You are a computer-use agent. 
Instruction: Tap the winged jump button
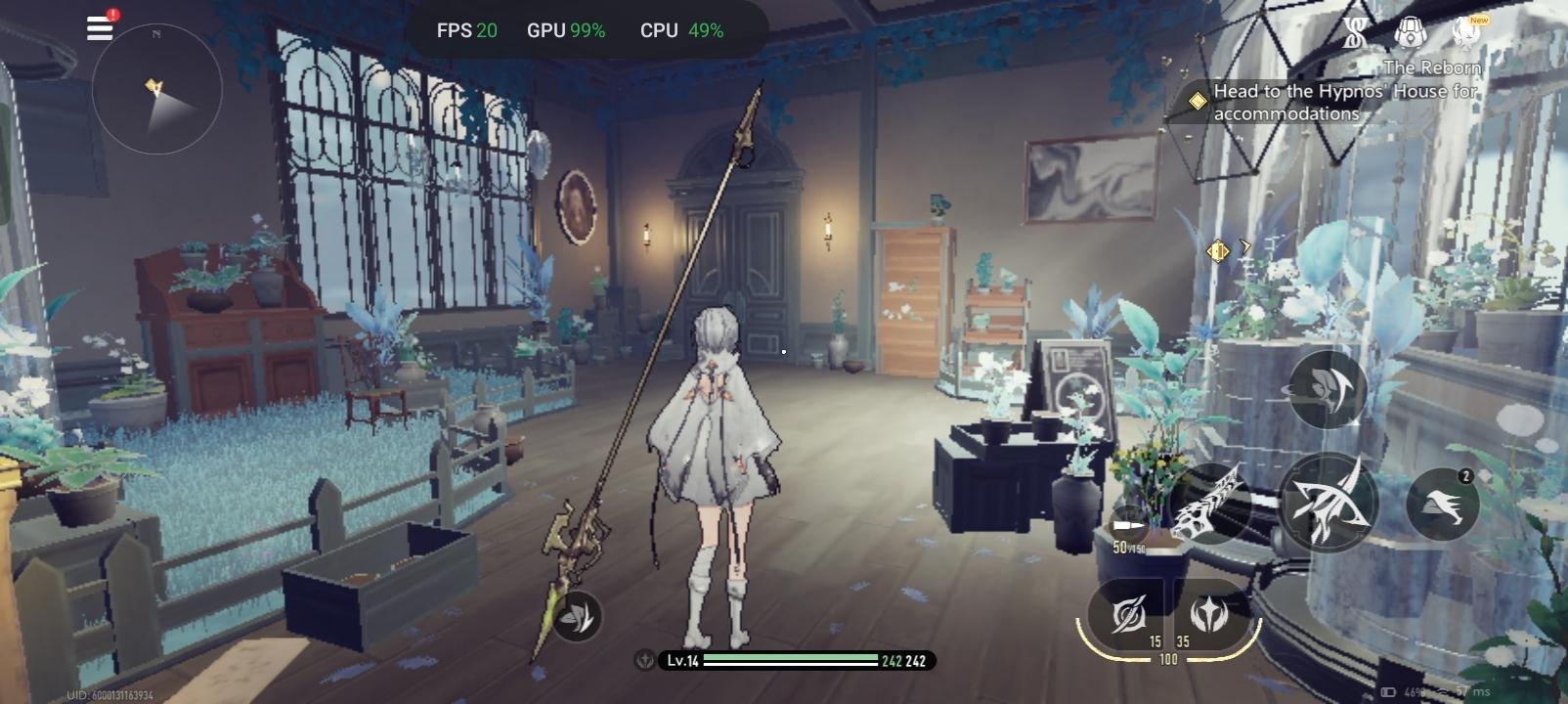coord(1328,388)
